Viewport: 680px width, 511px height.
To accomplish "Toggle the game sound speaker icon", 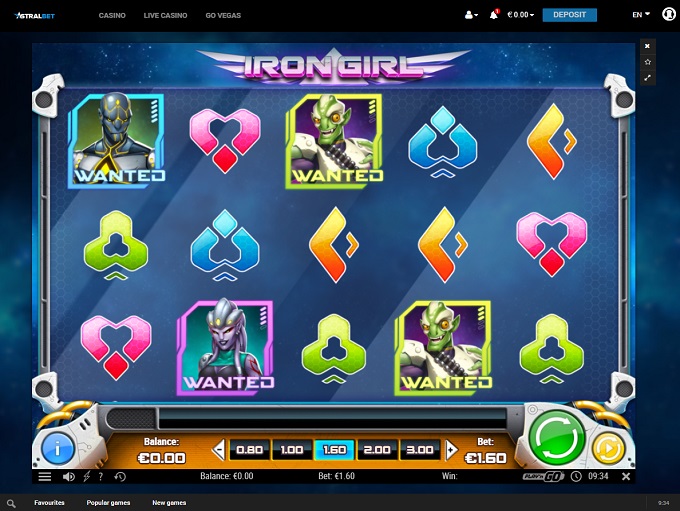I will coord(69,477).
